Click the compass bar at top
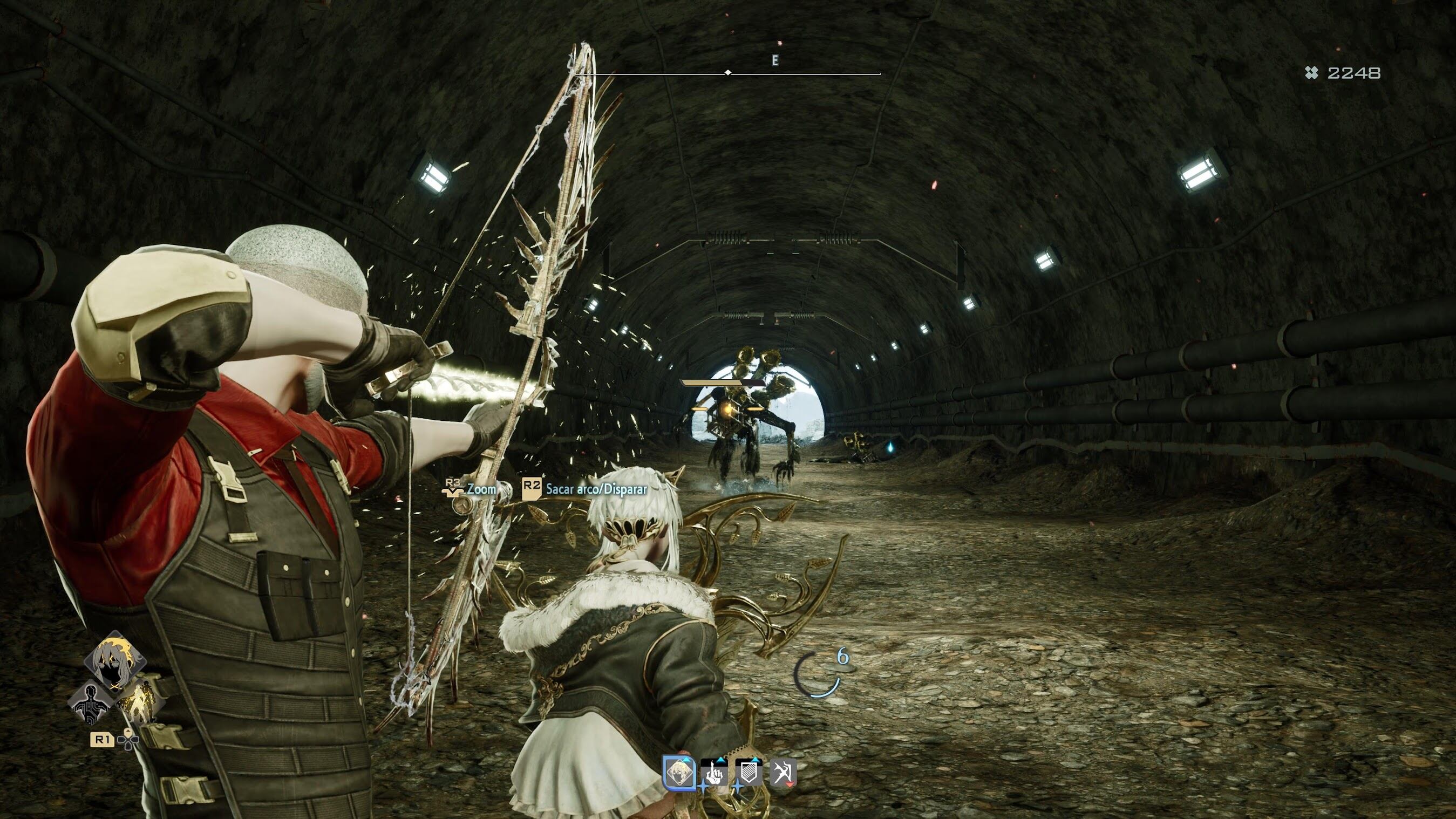Screen dimensions: 1456x819 pyautogui.click(x=728, y=73)
